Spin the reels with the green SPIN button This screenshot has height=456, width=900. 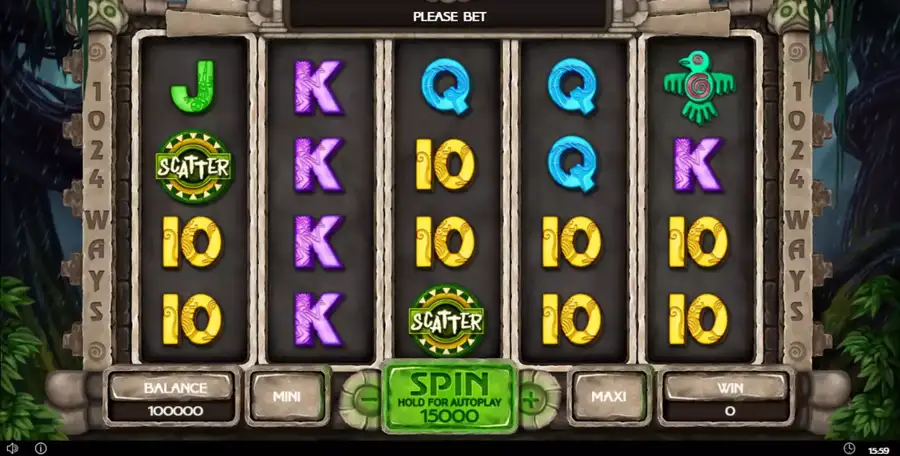(449, 397)
